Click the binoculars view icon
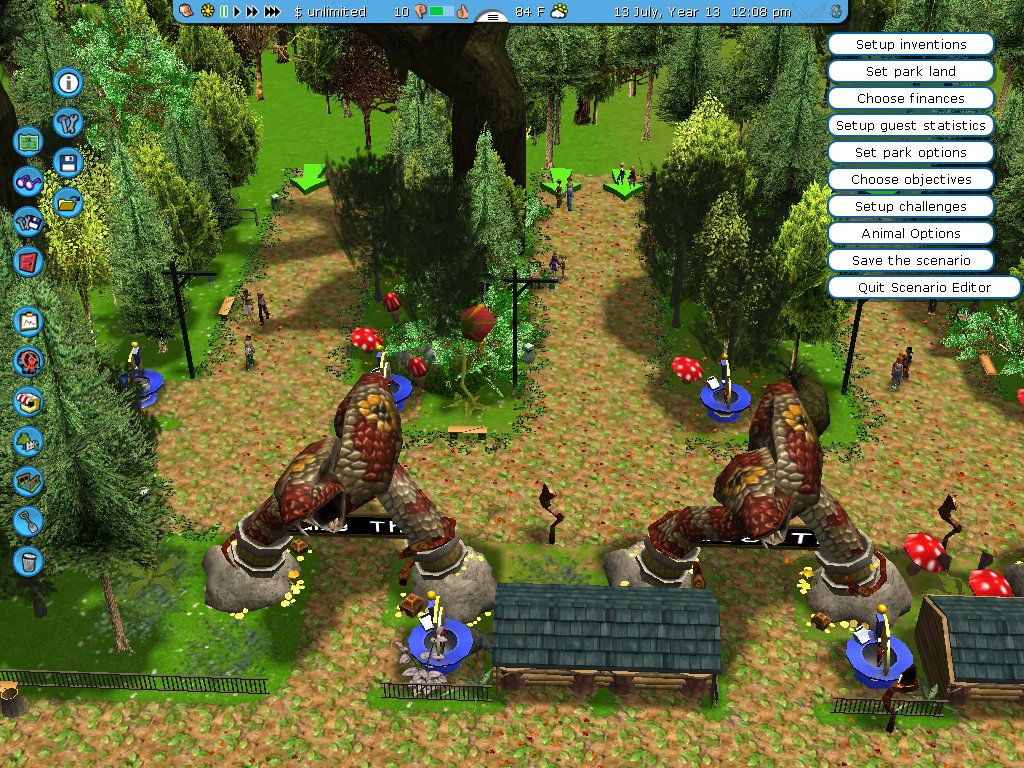 (28, 182)
